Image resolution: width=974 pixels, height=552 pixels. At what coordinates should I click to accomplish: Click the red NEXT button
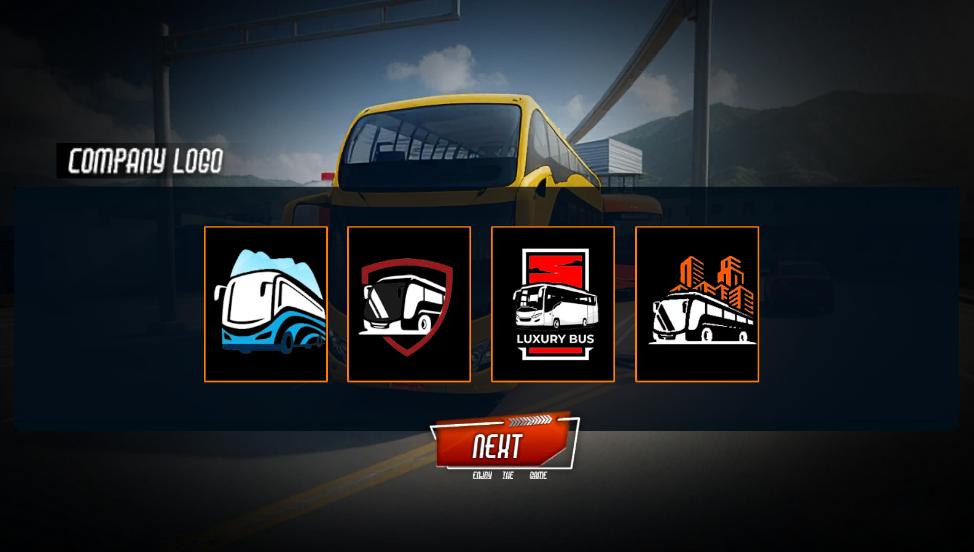pos(503,444)
